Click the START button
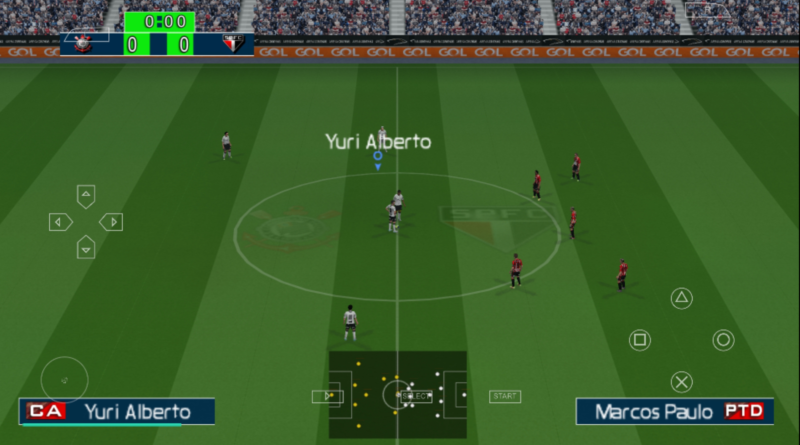Image resolution: width=800 pixels, height=445 pixels. click(504, 396)
